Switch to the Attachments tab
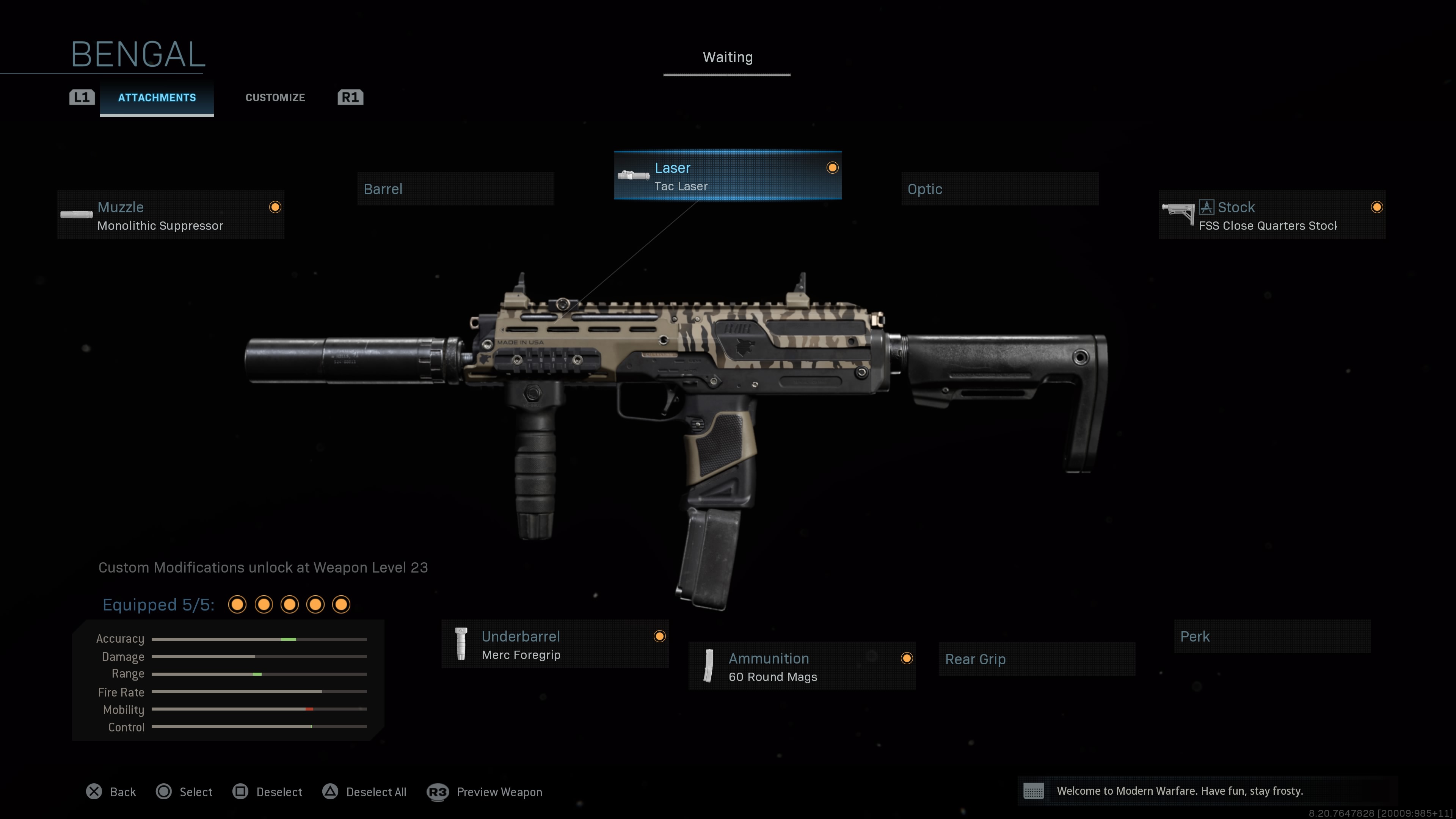Screen dimensions: 1456x819 pyautogui.click(x=157, y=97)
